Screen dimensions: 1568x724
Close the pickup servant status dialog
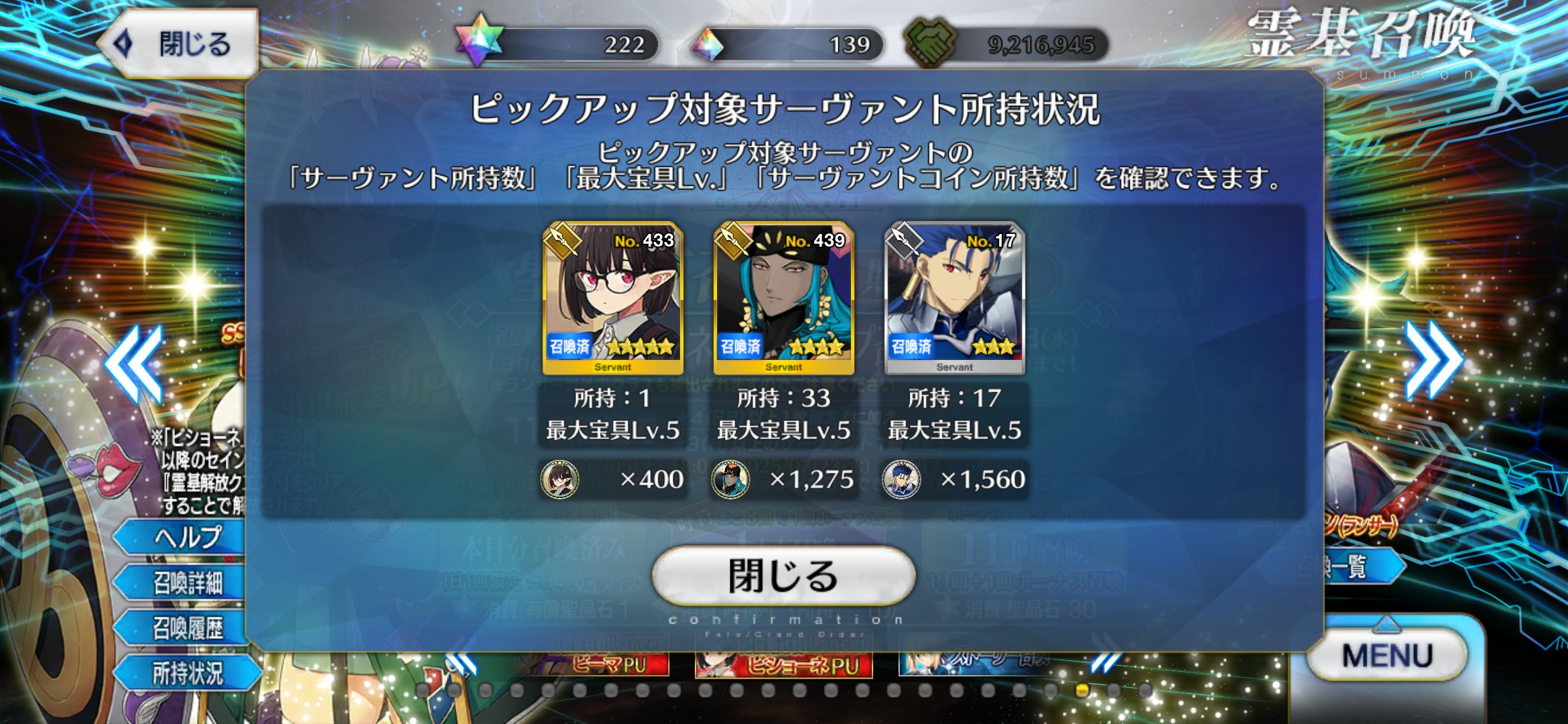tap(783, 575)
